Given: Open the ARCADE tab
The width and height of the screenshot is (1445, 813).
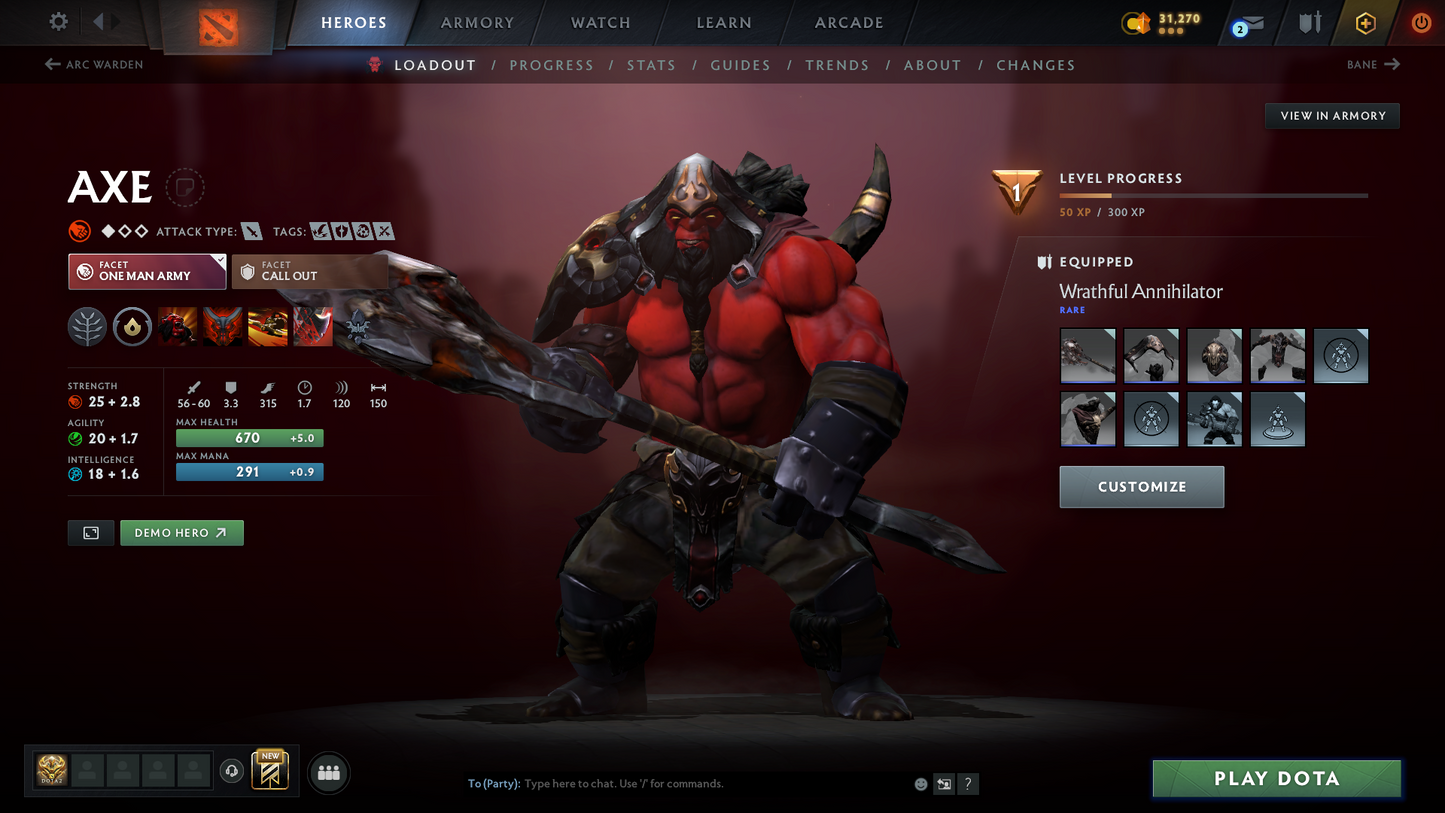Looking at the screenshot, I should click(x=848, y=22).
